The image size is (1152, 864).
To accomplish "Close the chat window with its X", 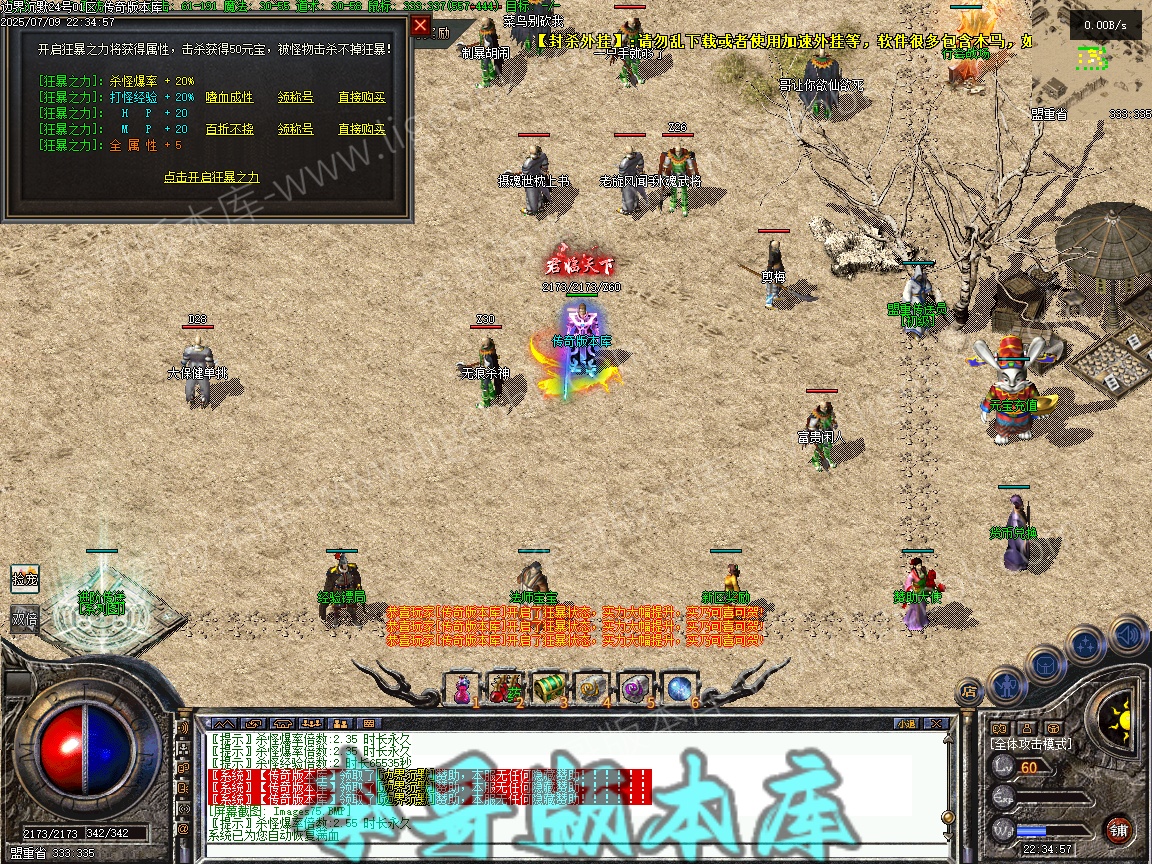I will [935, 723].
